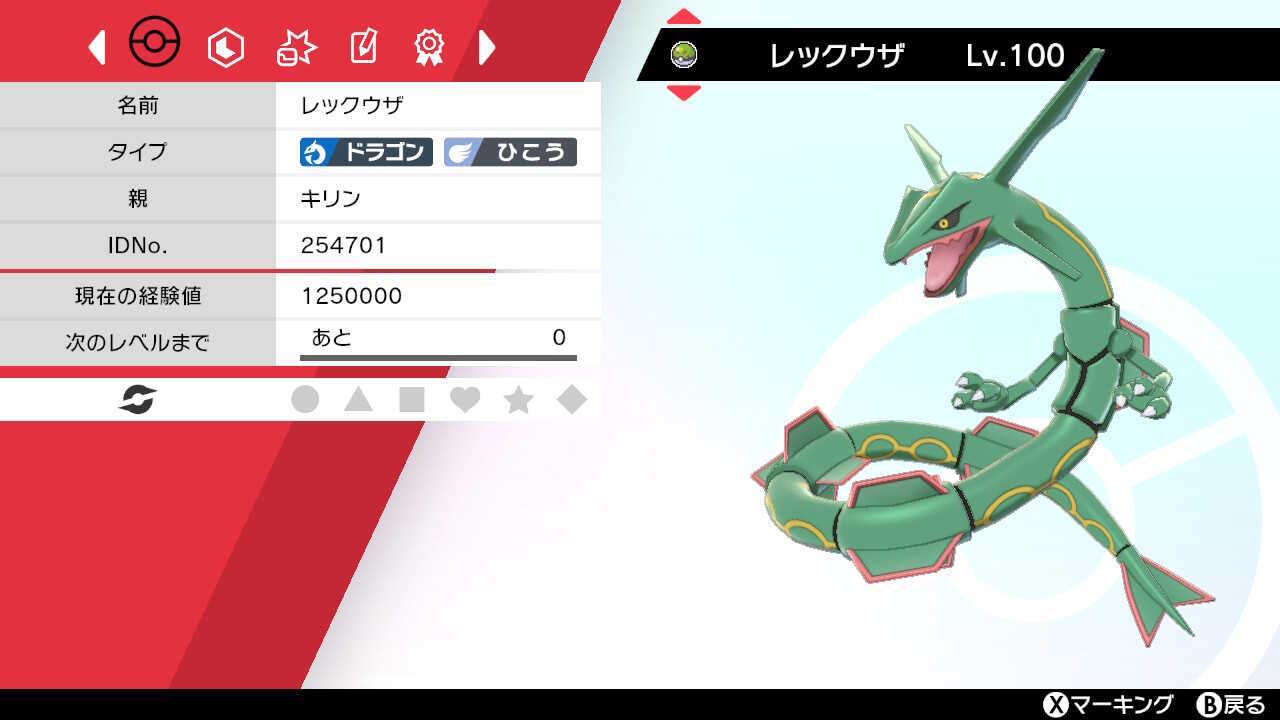Click the green ball icon beside レックウザ
This screenshot has width=1280, height=720.
point(685,54)
